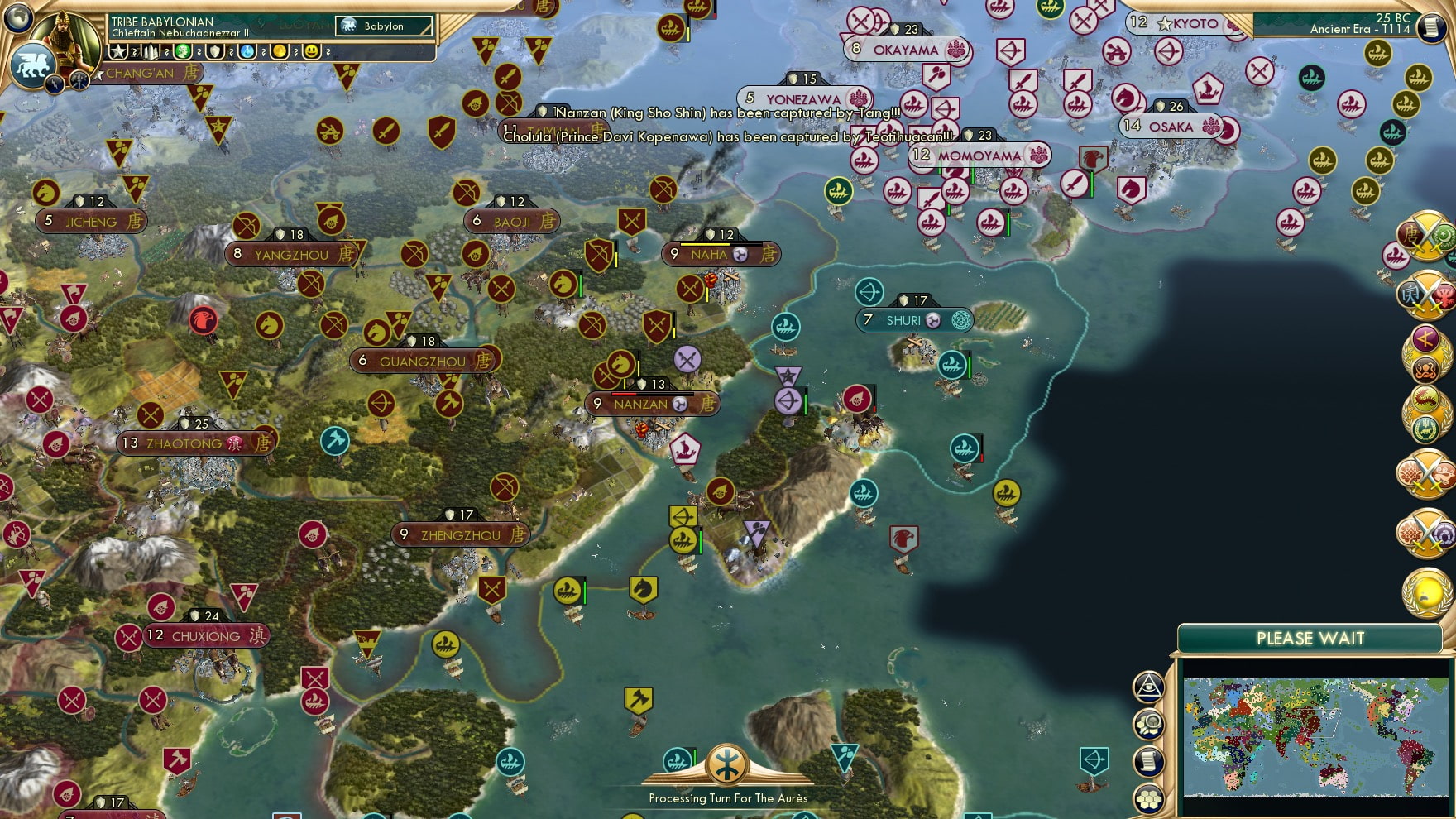Click the green crescent notification icon
Image resolution: width=1456 pixels, height=819 pixels.
pos(1444,234)
